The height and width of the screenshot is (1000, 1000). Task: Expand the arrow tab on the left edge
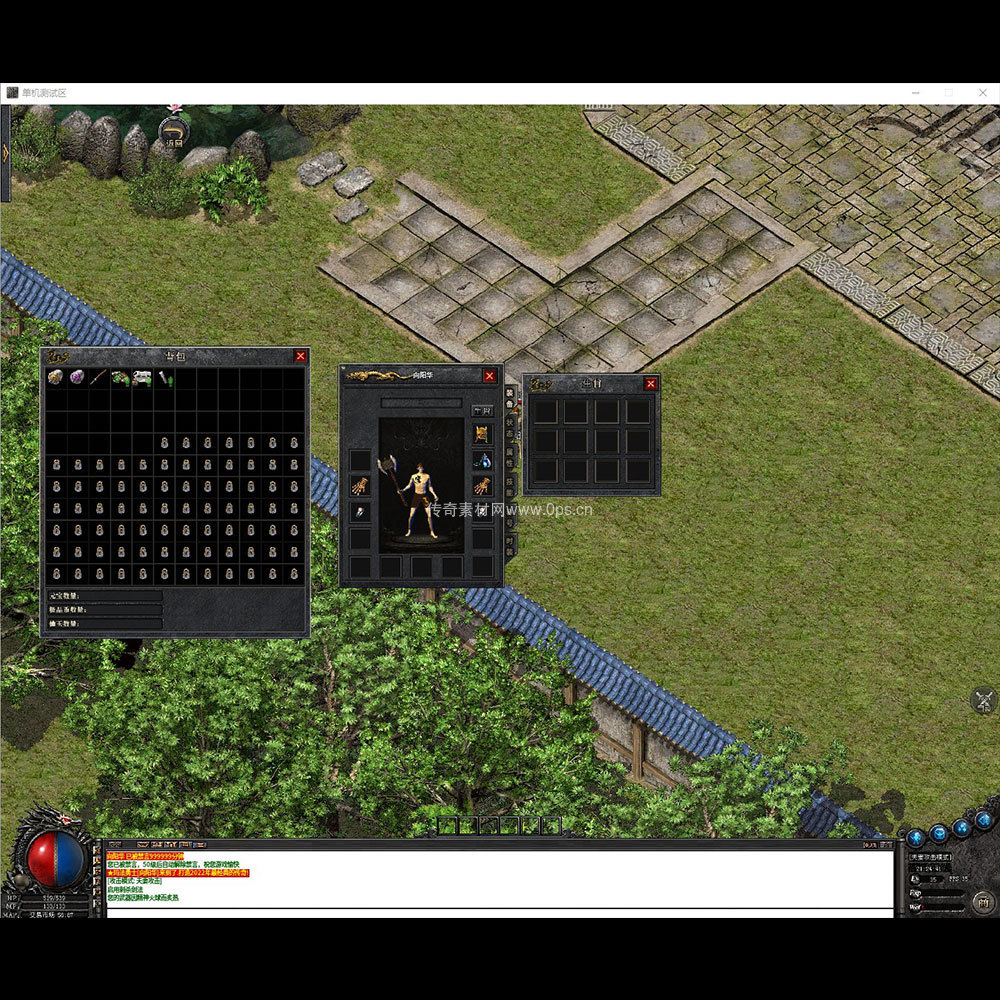click(x=5, y=152)
